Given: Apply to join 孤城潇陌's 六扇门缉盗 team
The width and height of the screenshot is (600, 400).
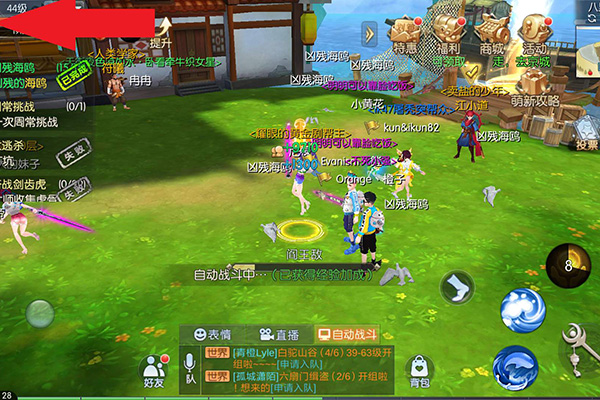Looking at the screenshot, I should (294, 387).
